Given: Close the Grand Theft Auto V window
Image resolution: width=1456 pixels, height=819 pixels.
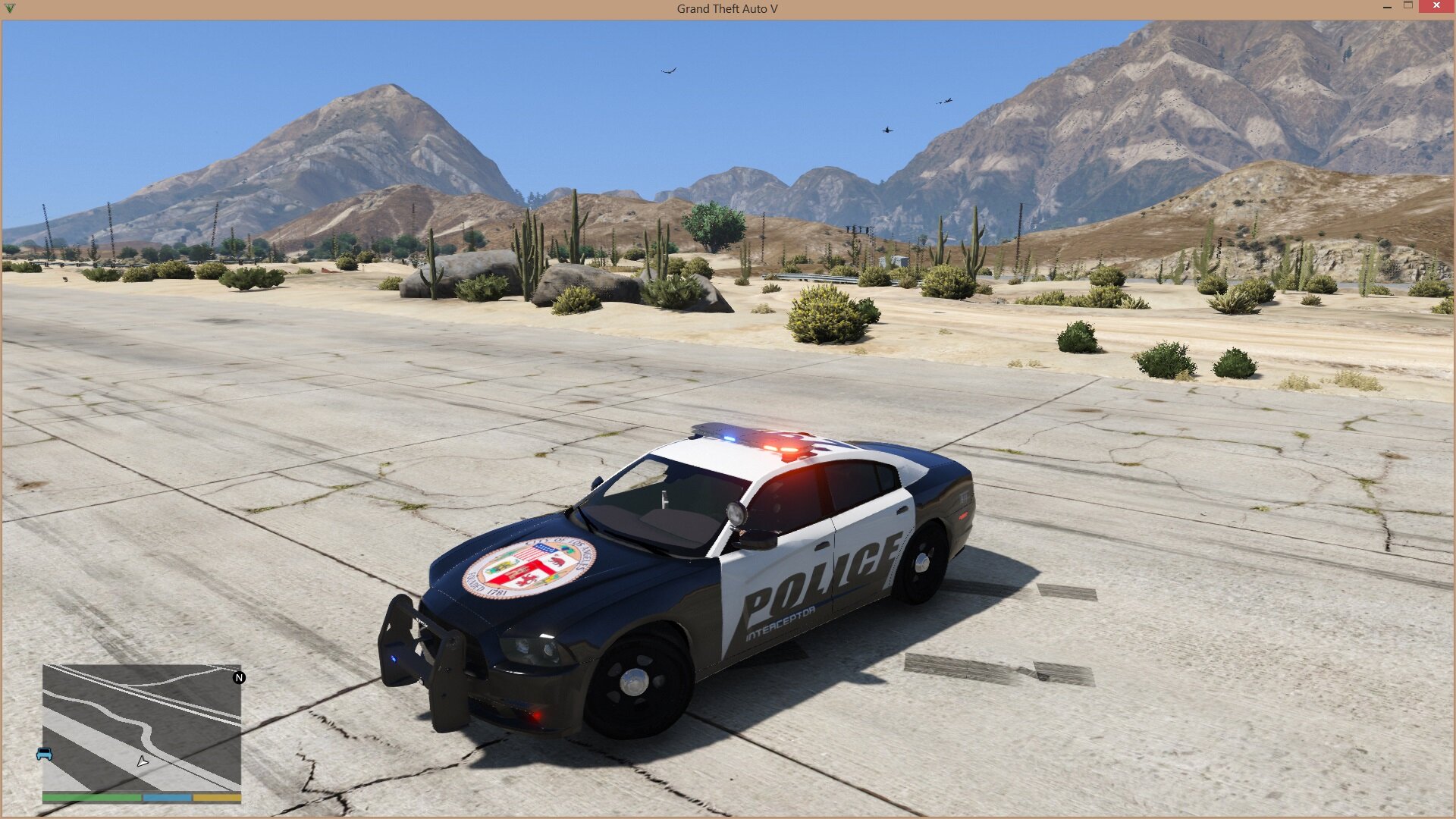Looking at the screenshot, I should point(1436,6).
